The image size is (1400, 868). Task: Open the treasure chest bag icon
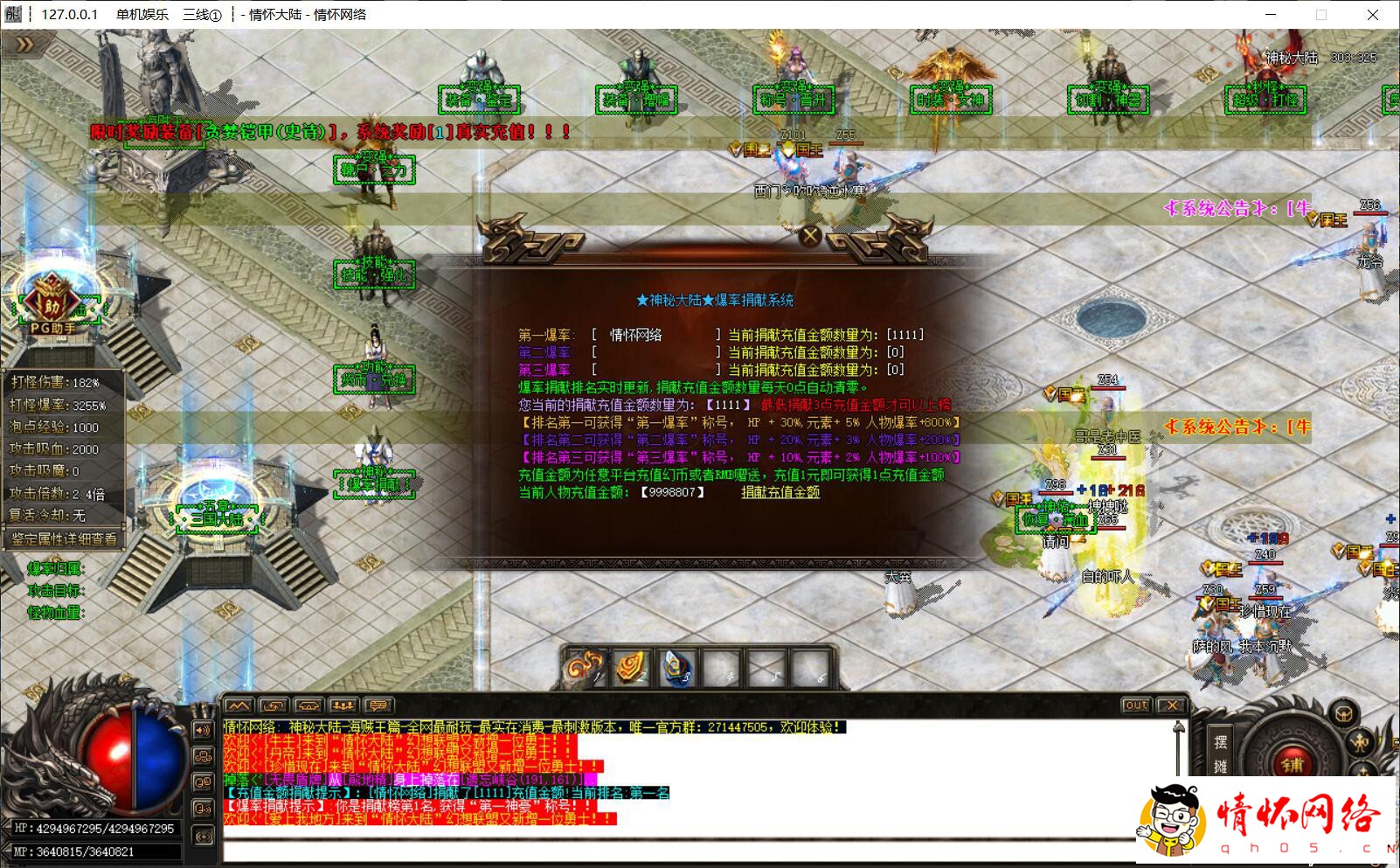[1343, 715]
